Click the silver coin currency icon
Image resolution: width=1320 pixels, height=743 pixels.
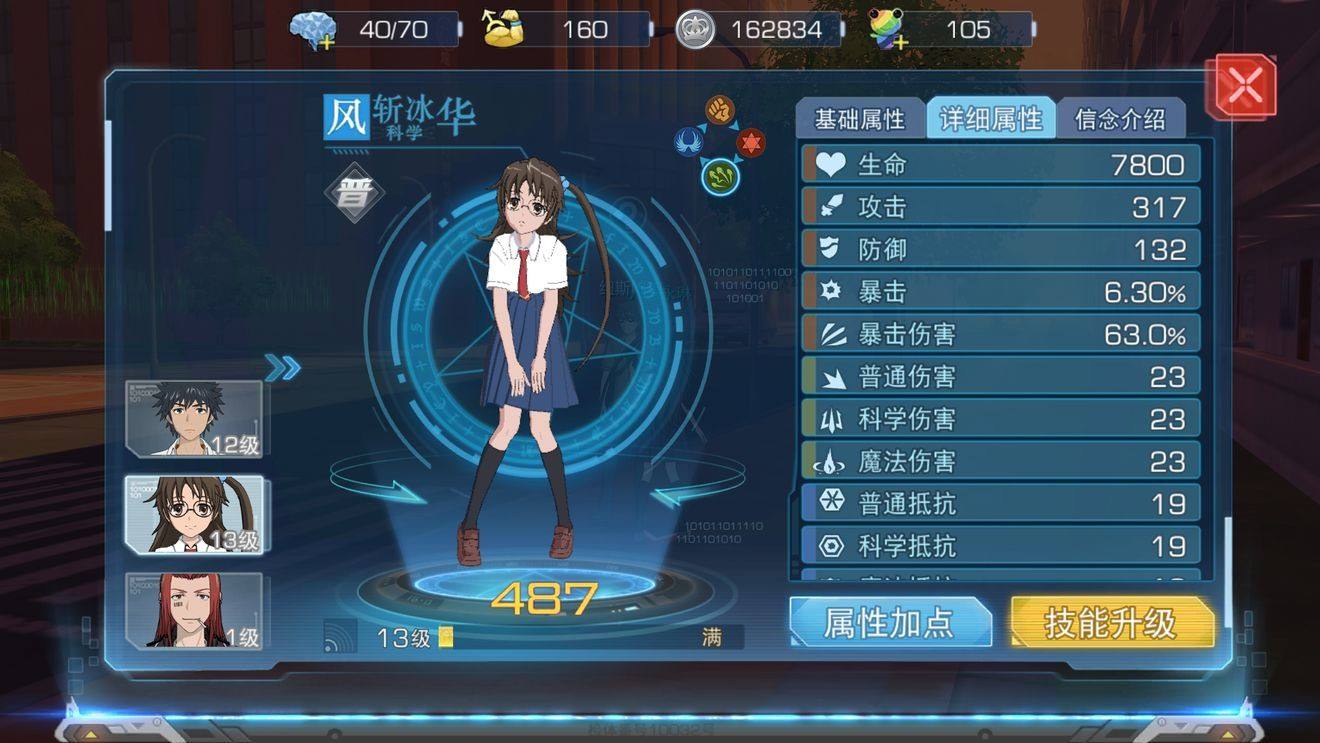(697, 28)
